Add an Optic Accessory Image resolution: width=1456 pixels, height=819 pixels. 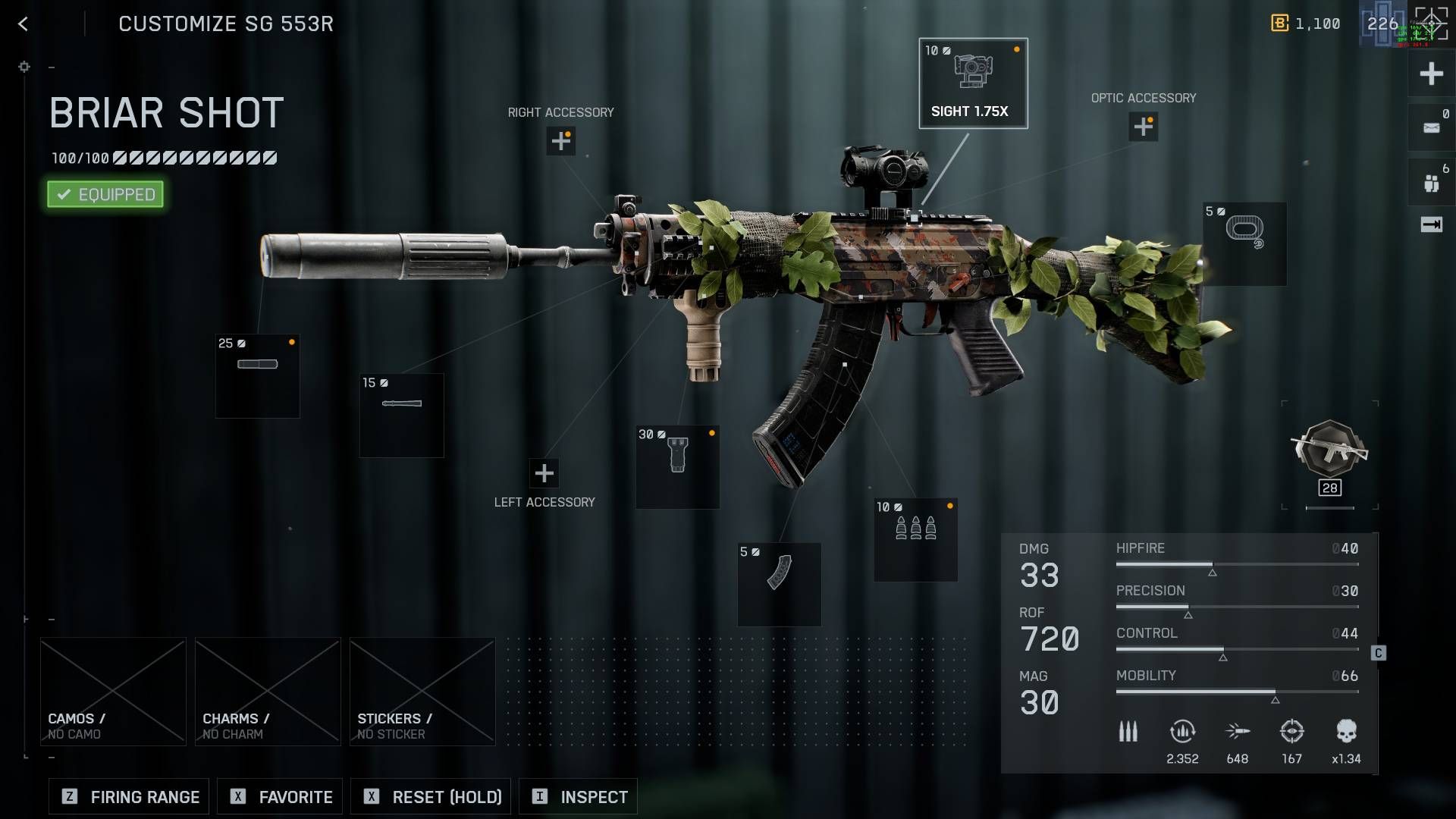(1142, 127)
